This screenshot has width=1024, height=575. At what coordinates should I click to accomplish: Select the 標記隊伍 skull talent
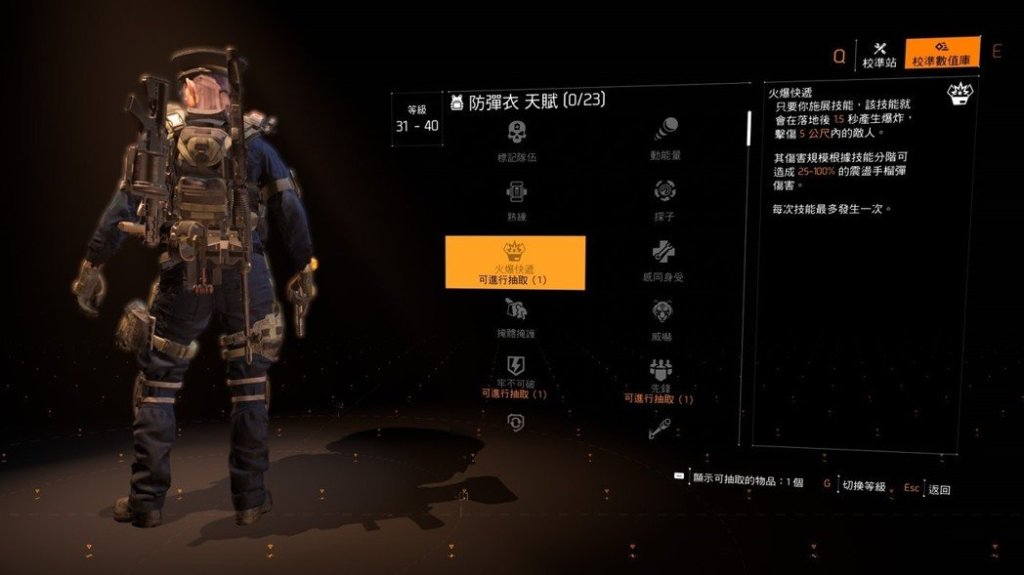coord(516,141)
